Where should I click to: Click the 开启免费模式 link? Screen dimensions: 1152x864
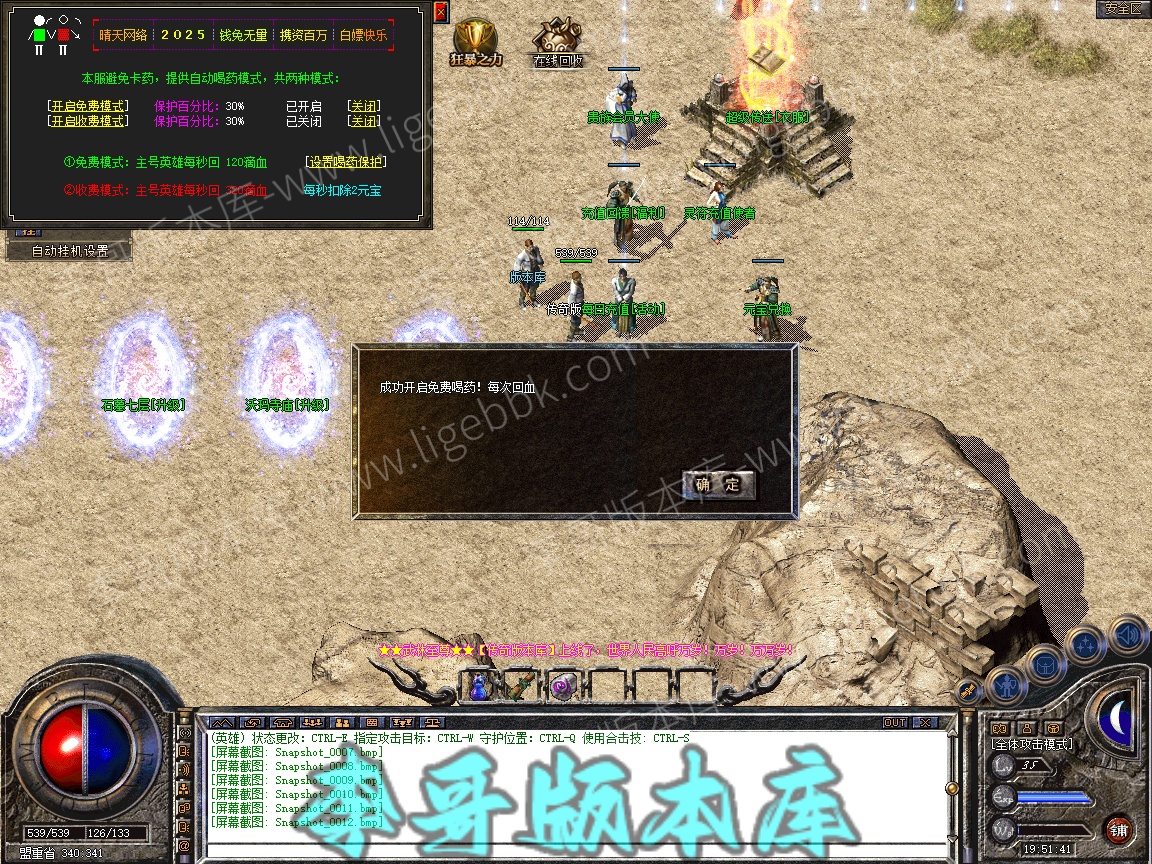pos(88,106)
